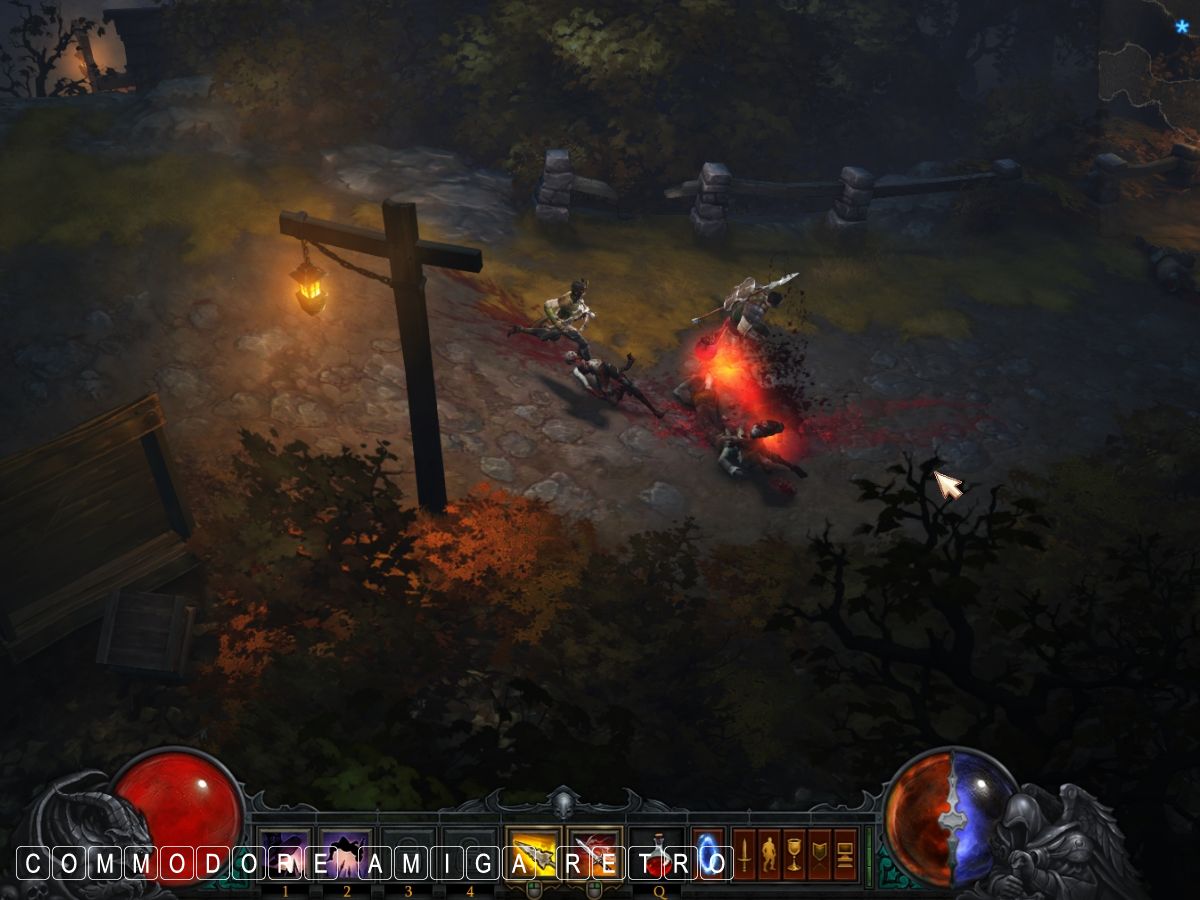Click the blue star marker on the minimap
Screen dimensions: 1200x900
(x=1182, y=27)
